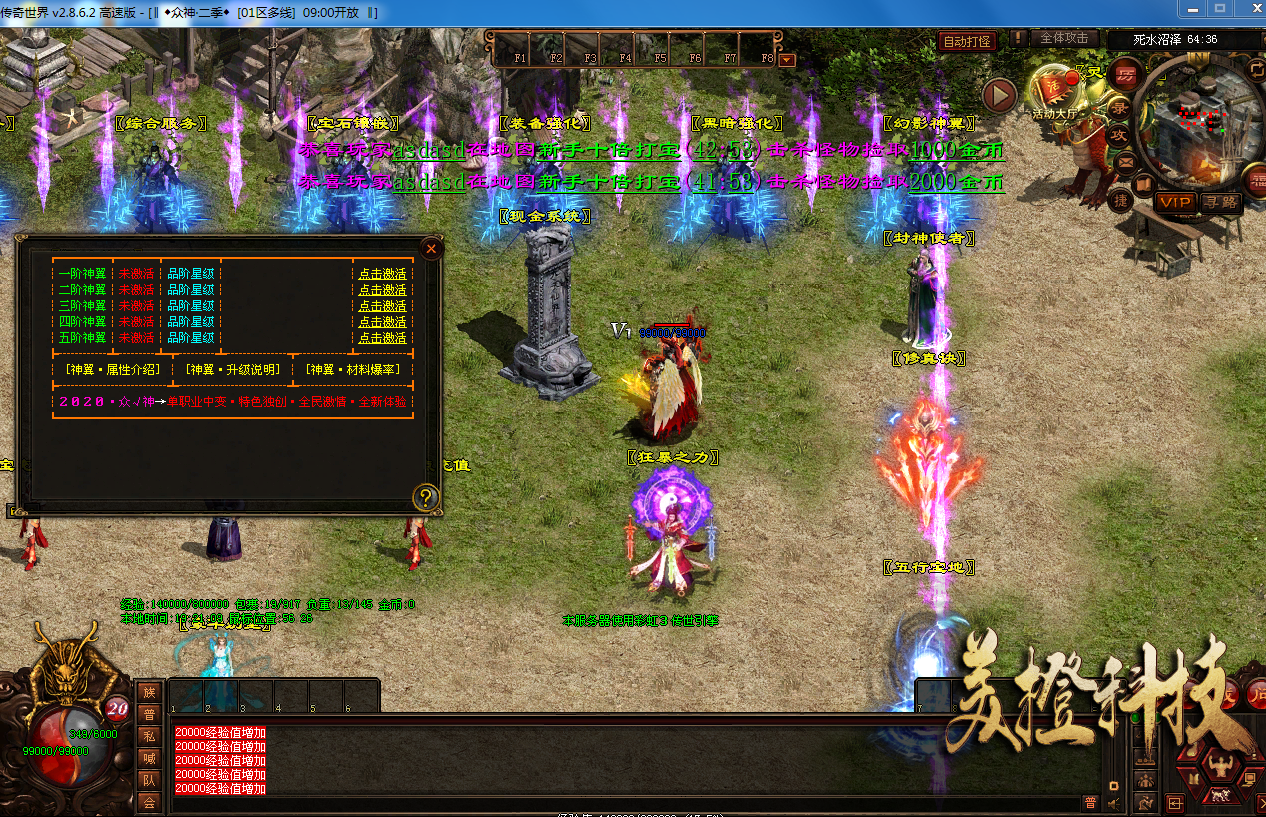Minimize the game window
The height and width of the screenshot is (817, 1266).
[1190, 8]
